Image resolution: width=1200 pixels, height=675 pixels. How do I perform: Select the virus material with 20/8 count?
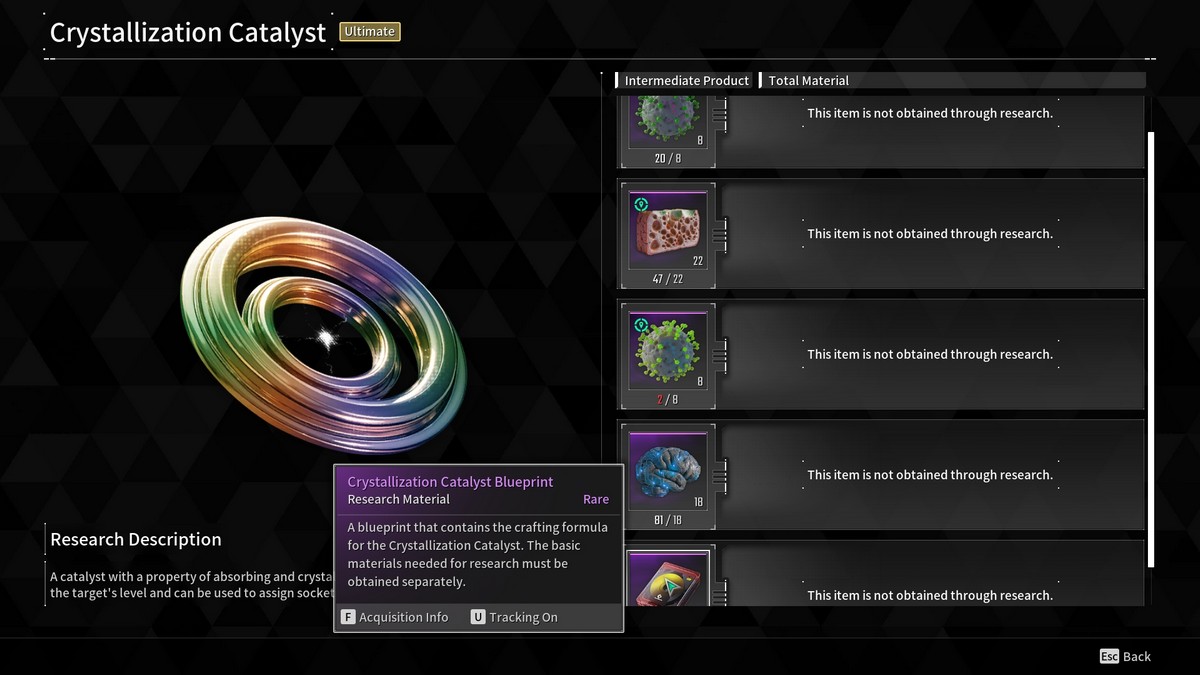coord(667,125)
